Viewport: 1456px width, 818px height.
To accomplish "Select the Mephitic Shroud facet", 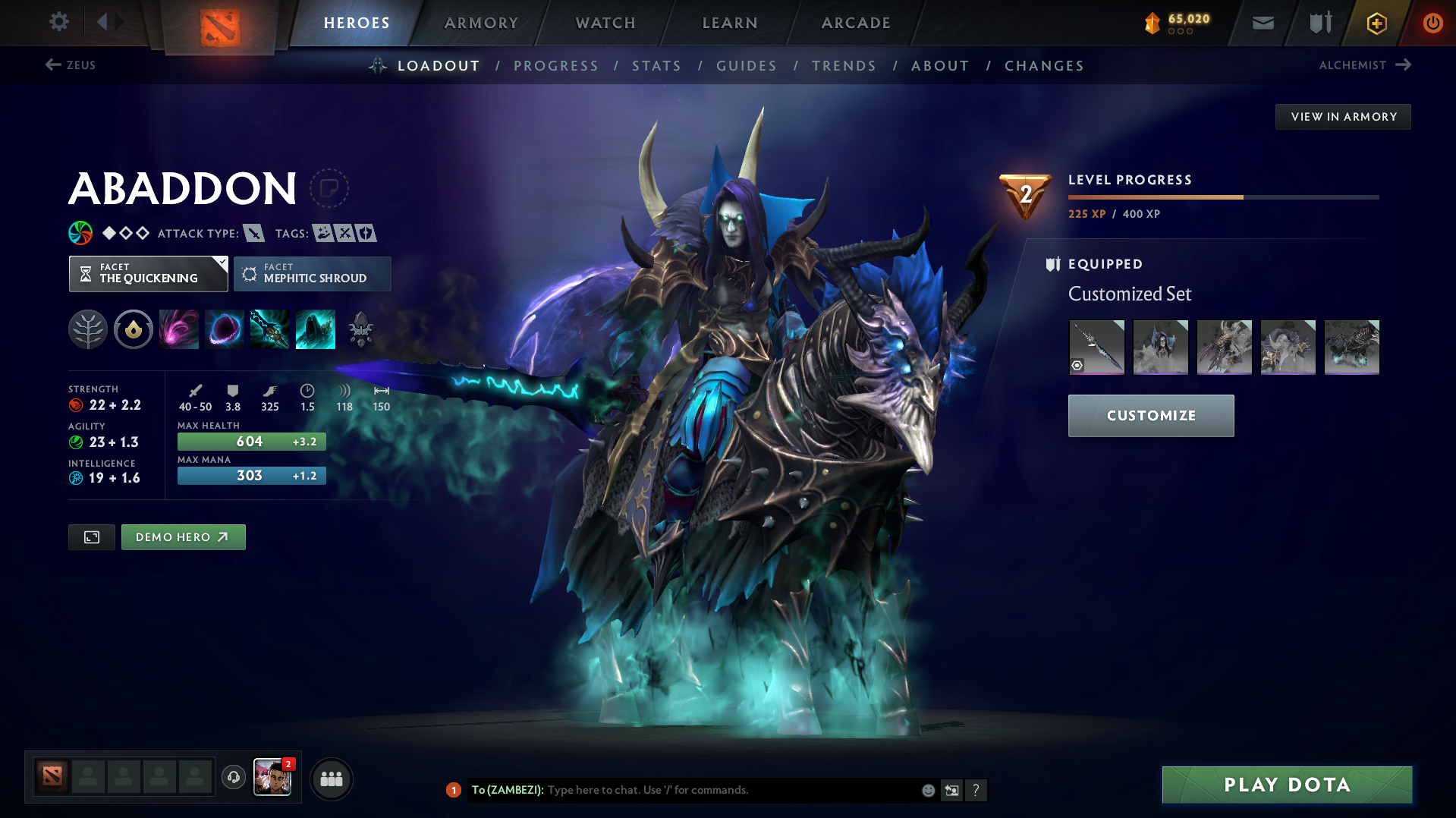I will tap(312, 274).
